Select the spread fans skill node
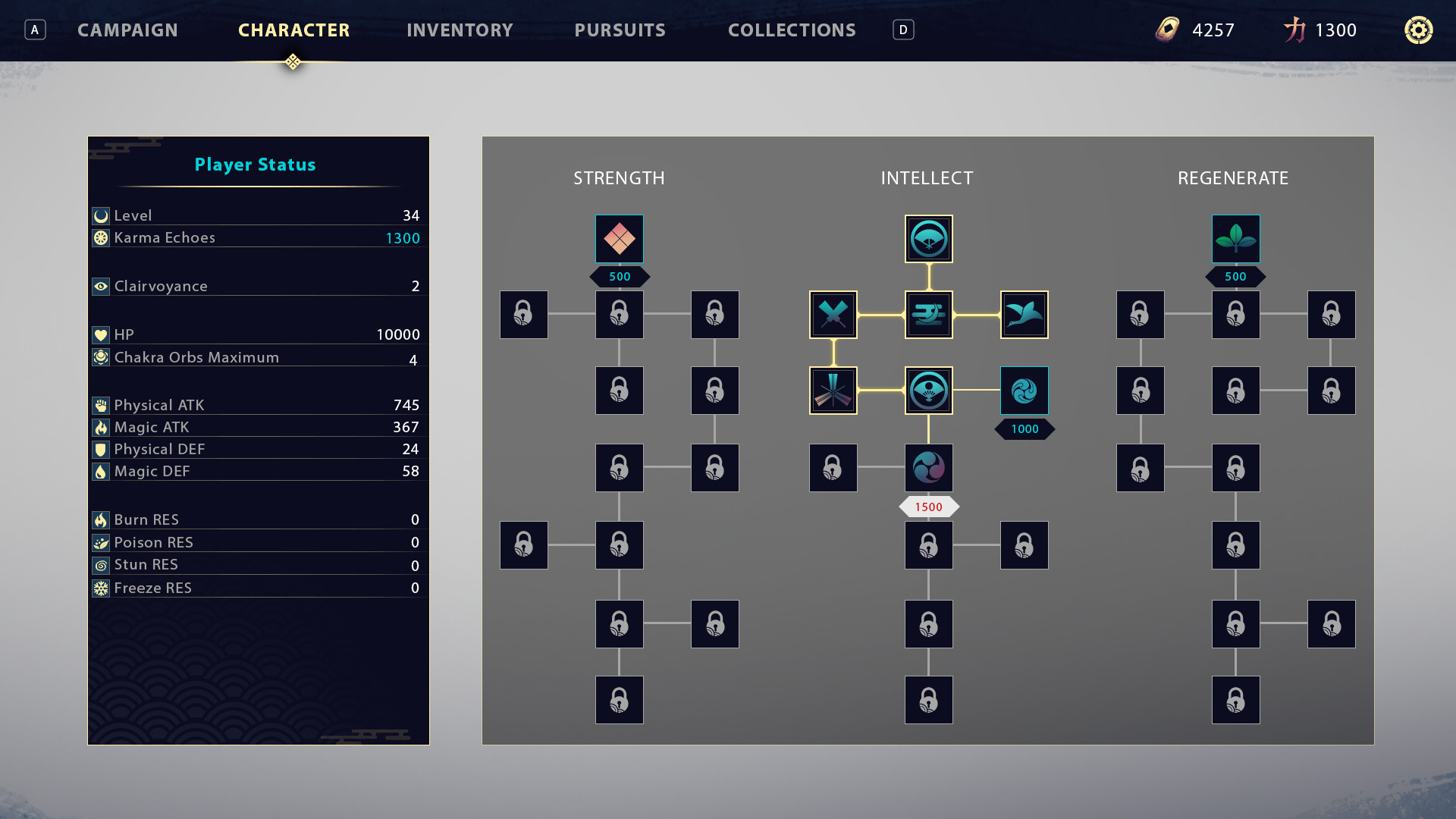The height and width of the screenshot is (819, 1456). [x=833, y=391]
